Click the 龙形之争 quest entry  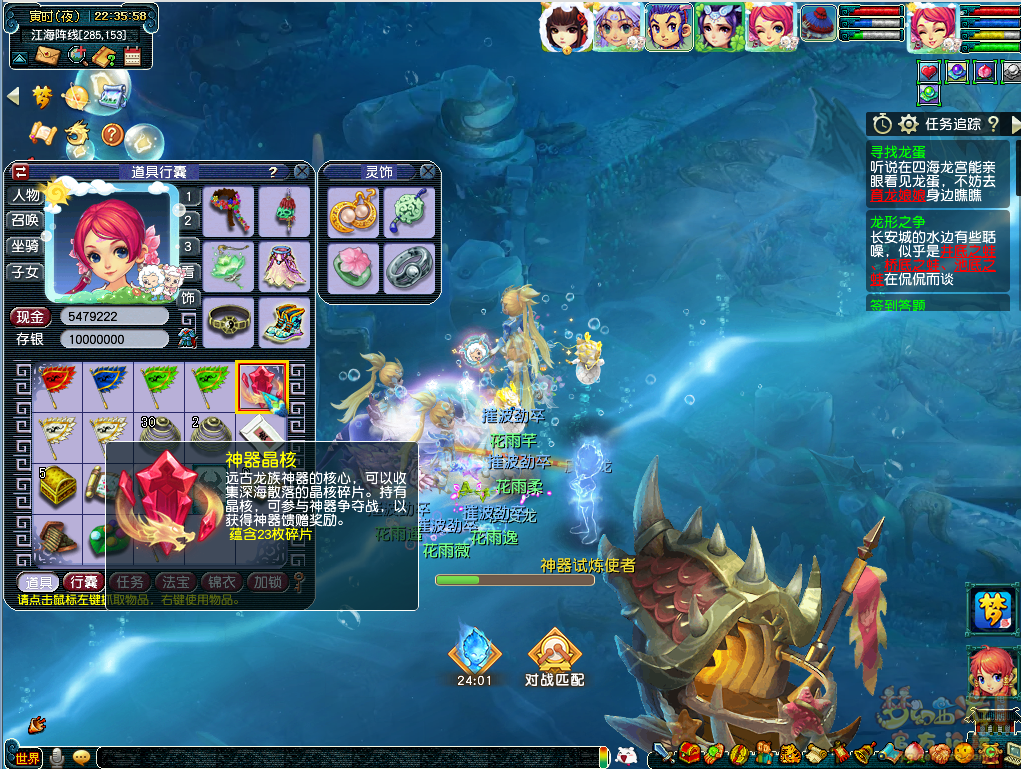[898, 222]
